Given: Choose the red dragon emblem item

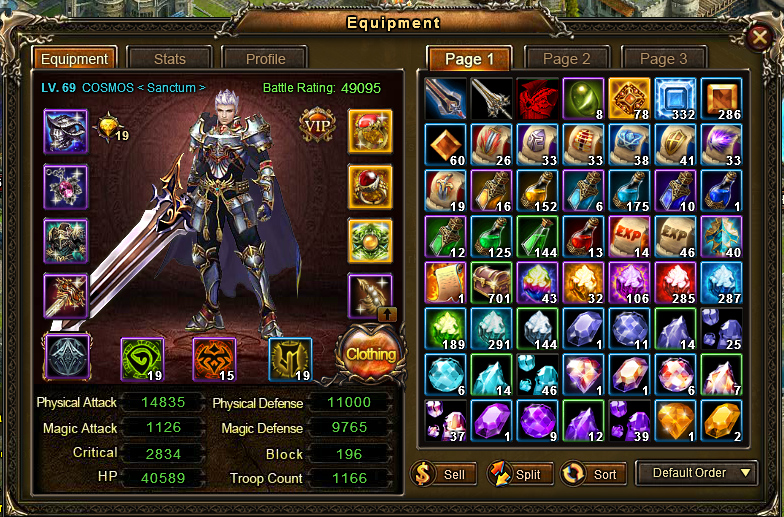Looking at the screenshot, I should (537, 98).
